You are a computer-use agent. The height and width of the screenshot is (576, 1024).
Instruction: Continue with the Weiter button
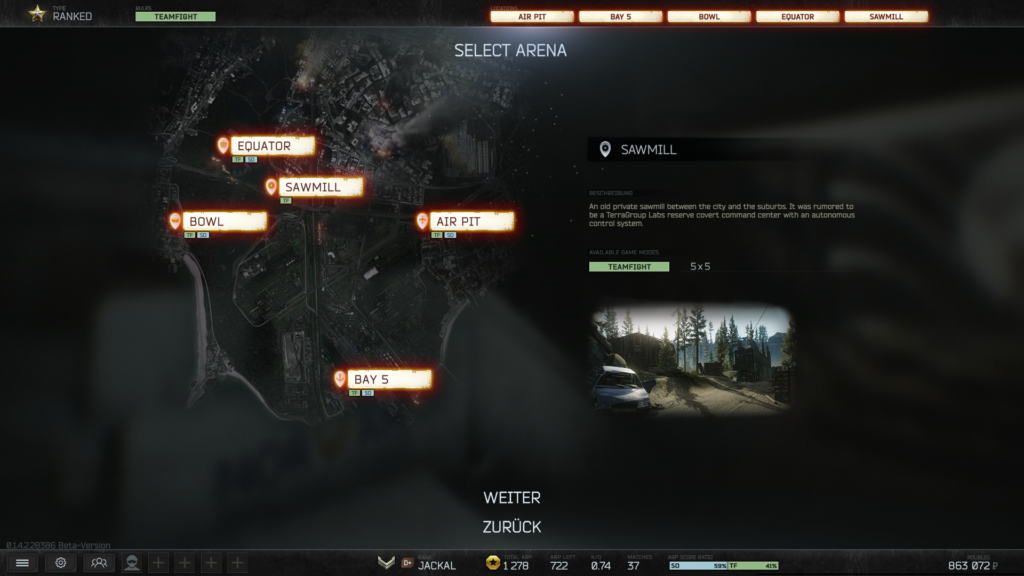pyautogui.click(x=512, y=498)
